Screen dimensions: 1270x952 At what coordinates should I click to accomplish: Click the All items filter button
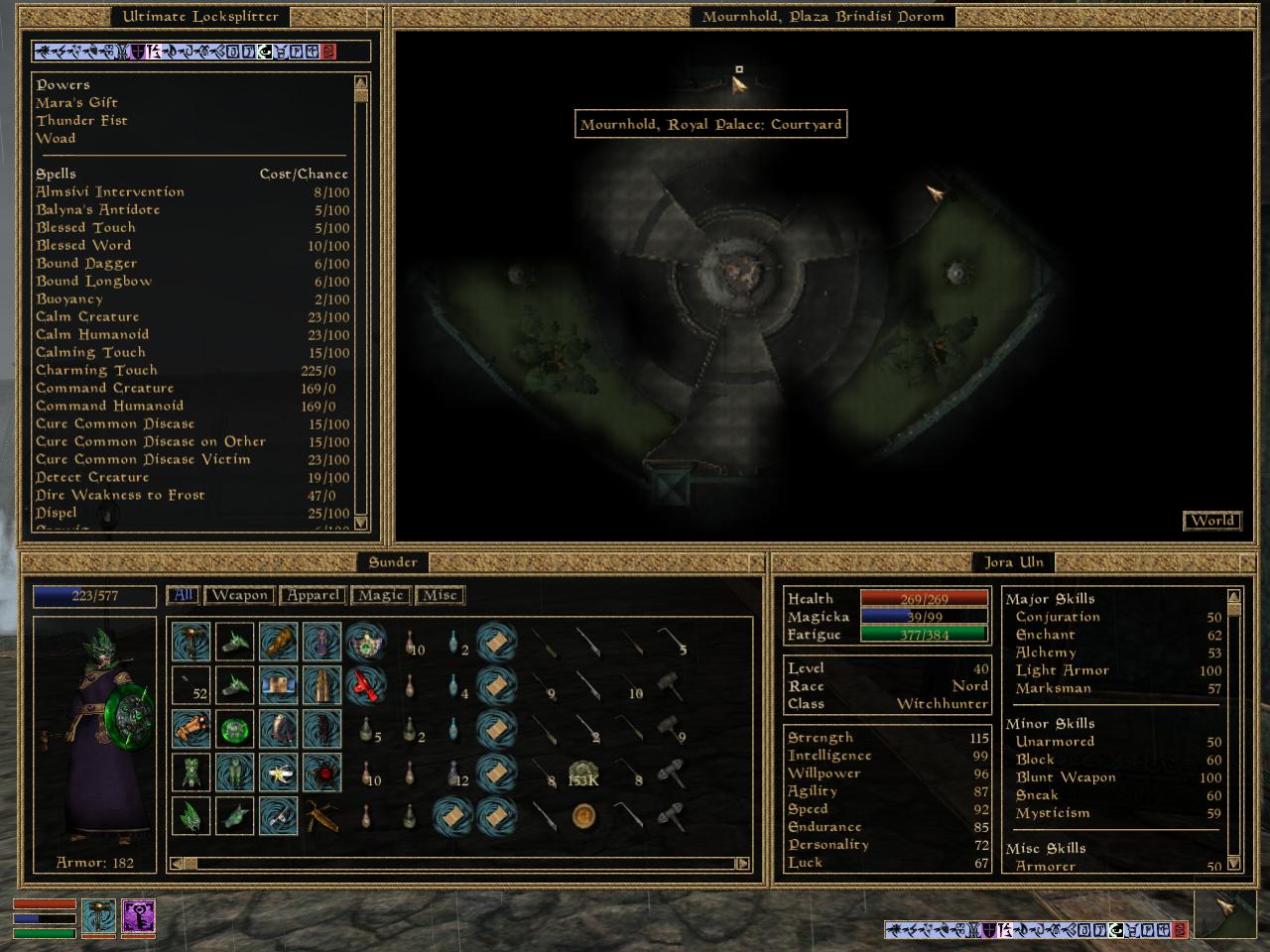(181, 595)
